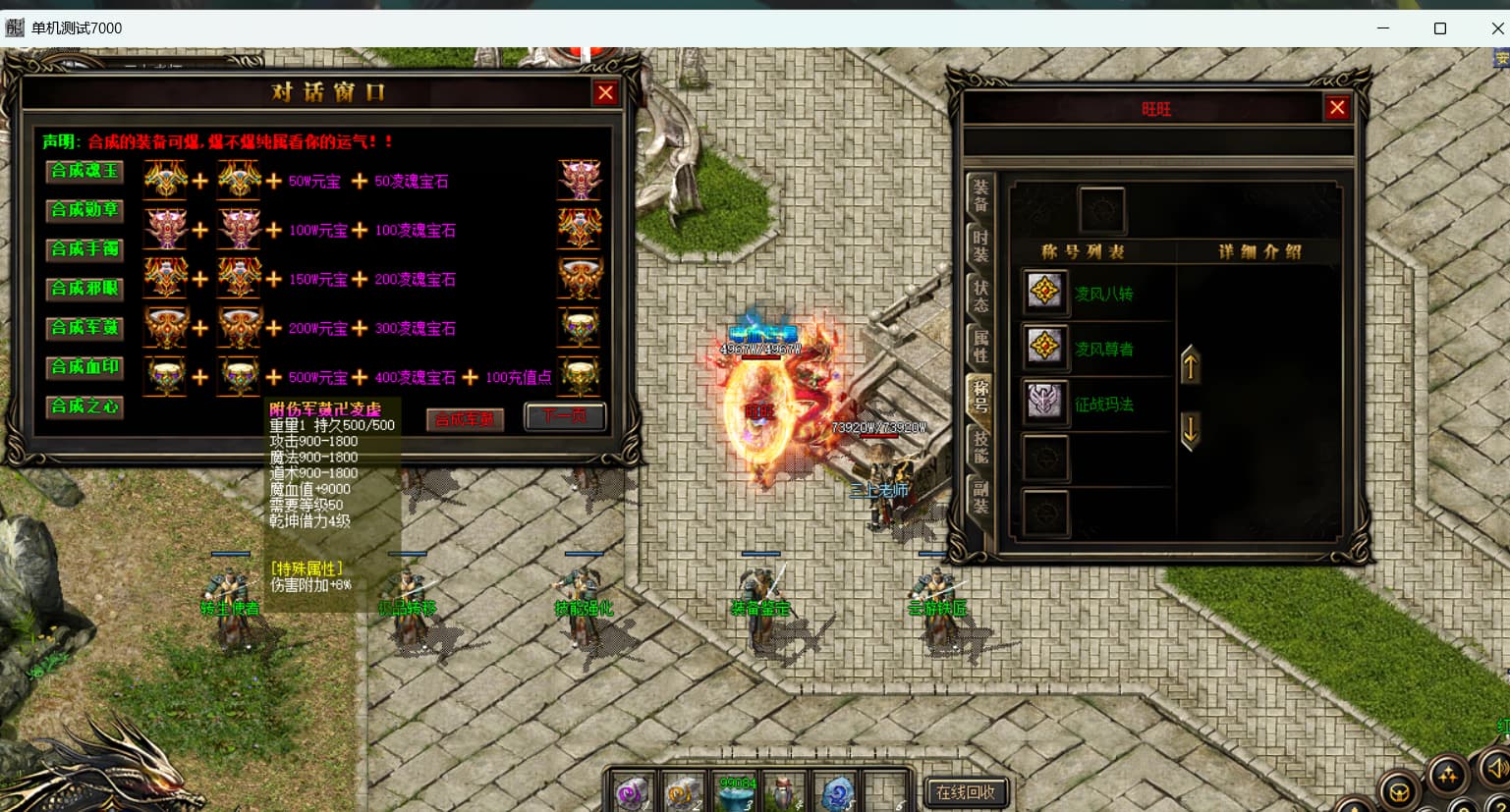Show the 状态 status tab
This screenshot has width=1510, height=812.
[x=980, y=296]
